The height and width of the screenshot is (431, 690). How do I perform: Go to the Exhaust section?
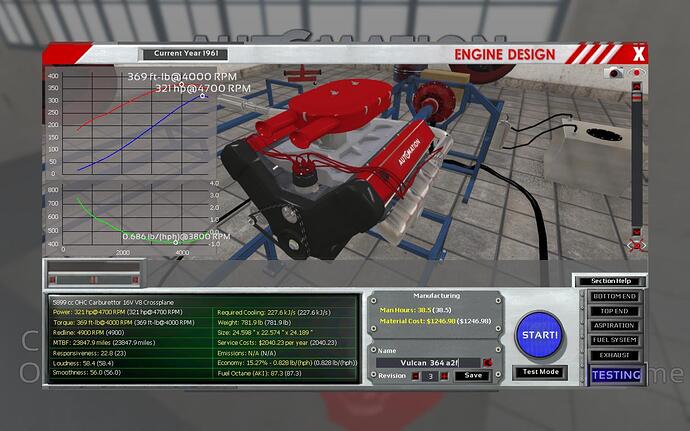614,353
